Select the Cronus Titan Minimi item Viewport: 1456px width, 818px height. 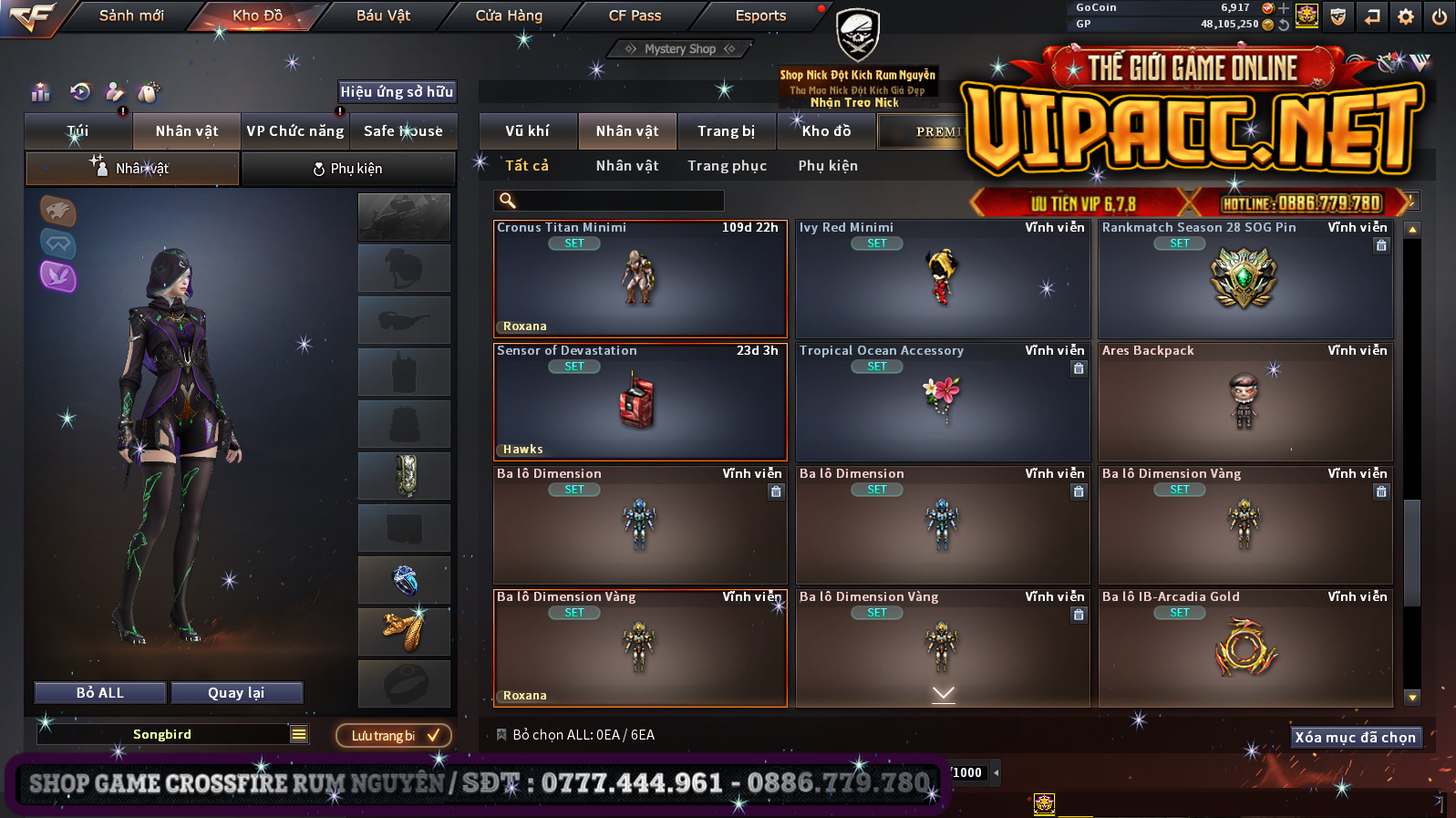click(x=640, y=279)
